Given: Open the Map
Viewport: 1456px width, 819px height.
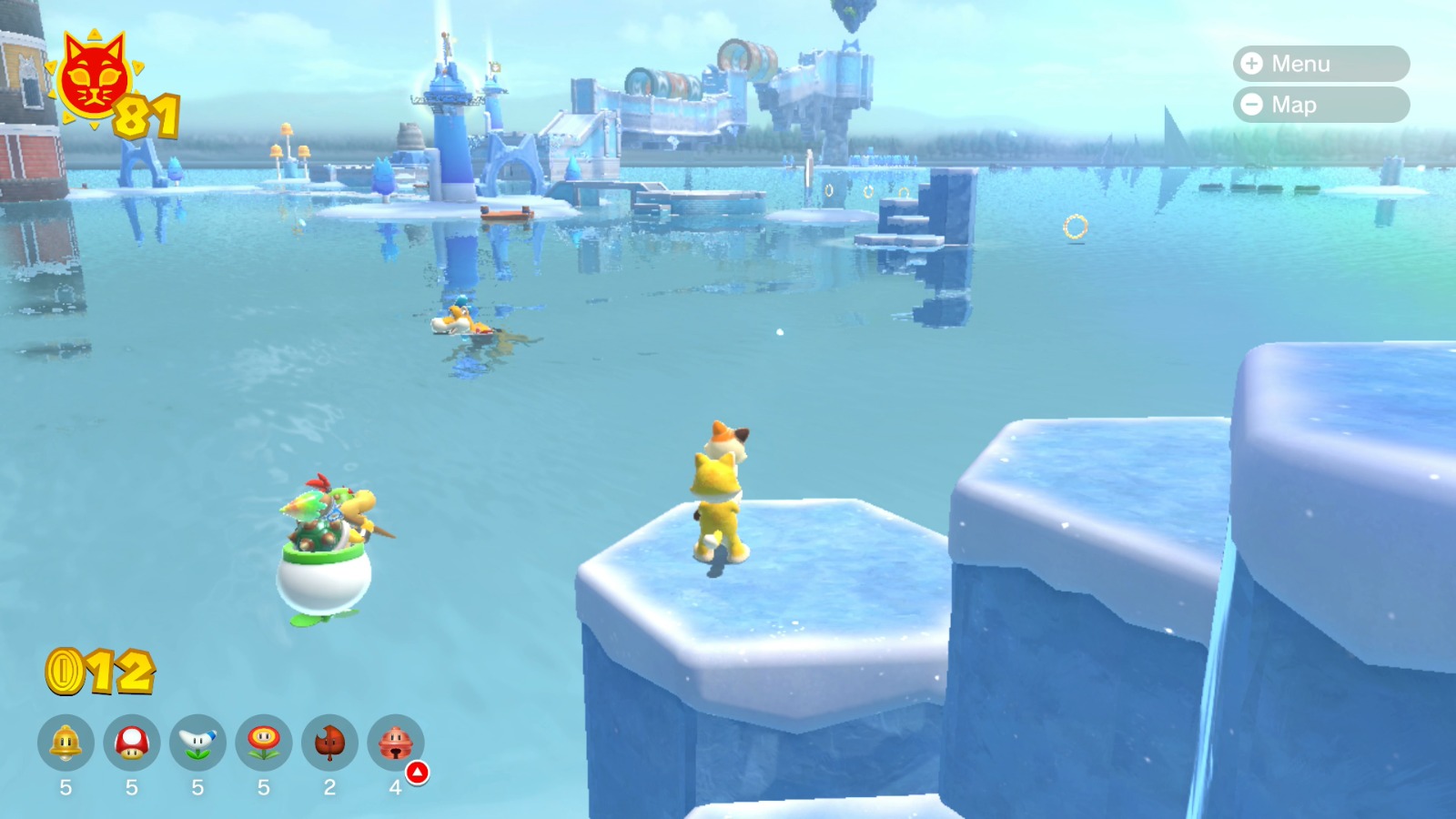Looking at the screenshot, I should click(x=1315, y=105).
